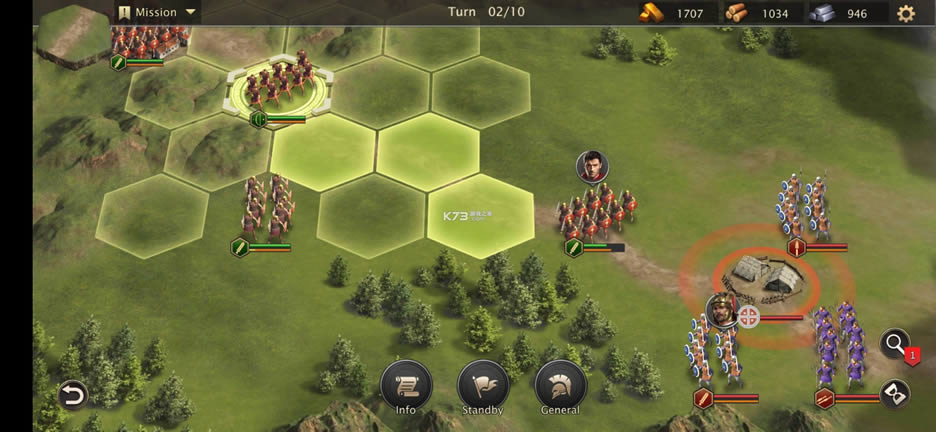Click the magnifying glass search button
The height and width of the screenshot is (432, 936).
(x=893, y=345)
